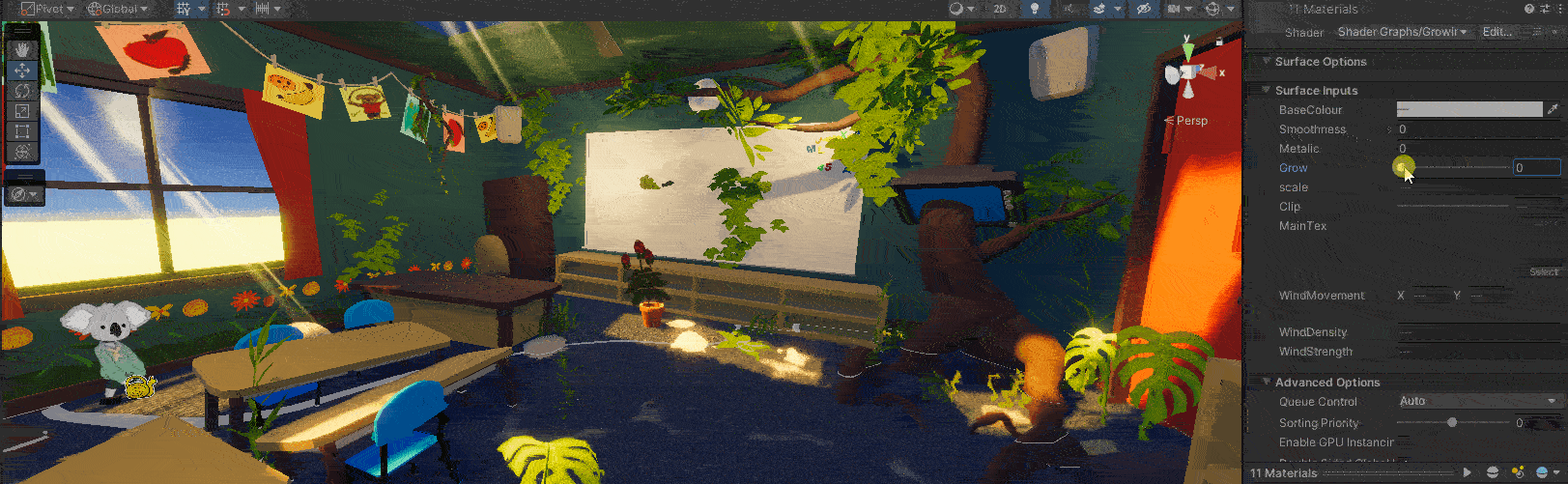The image size is (1568, 484).
Task: Open the BaseColour color swatch
Action: click(1468, 110)
